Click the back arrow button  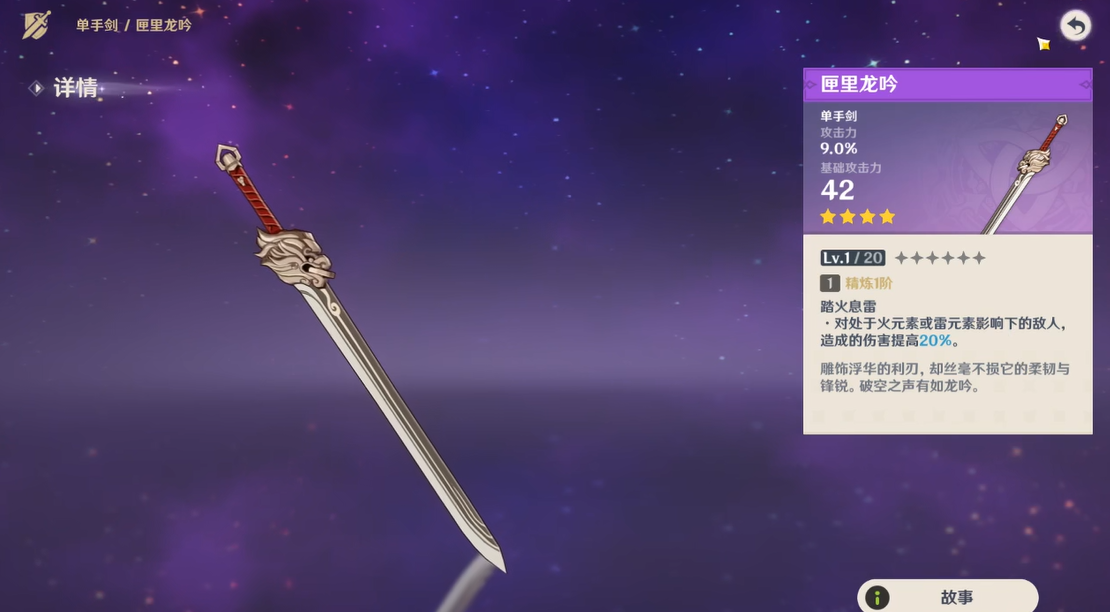1075,25
